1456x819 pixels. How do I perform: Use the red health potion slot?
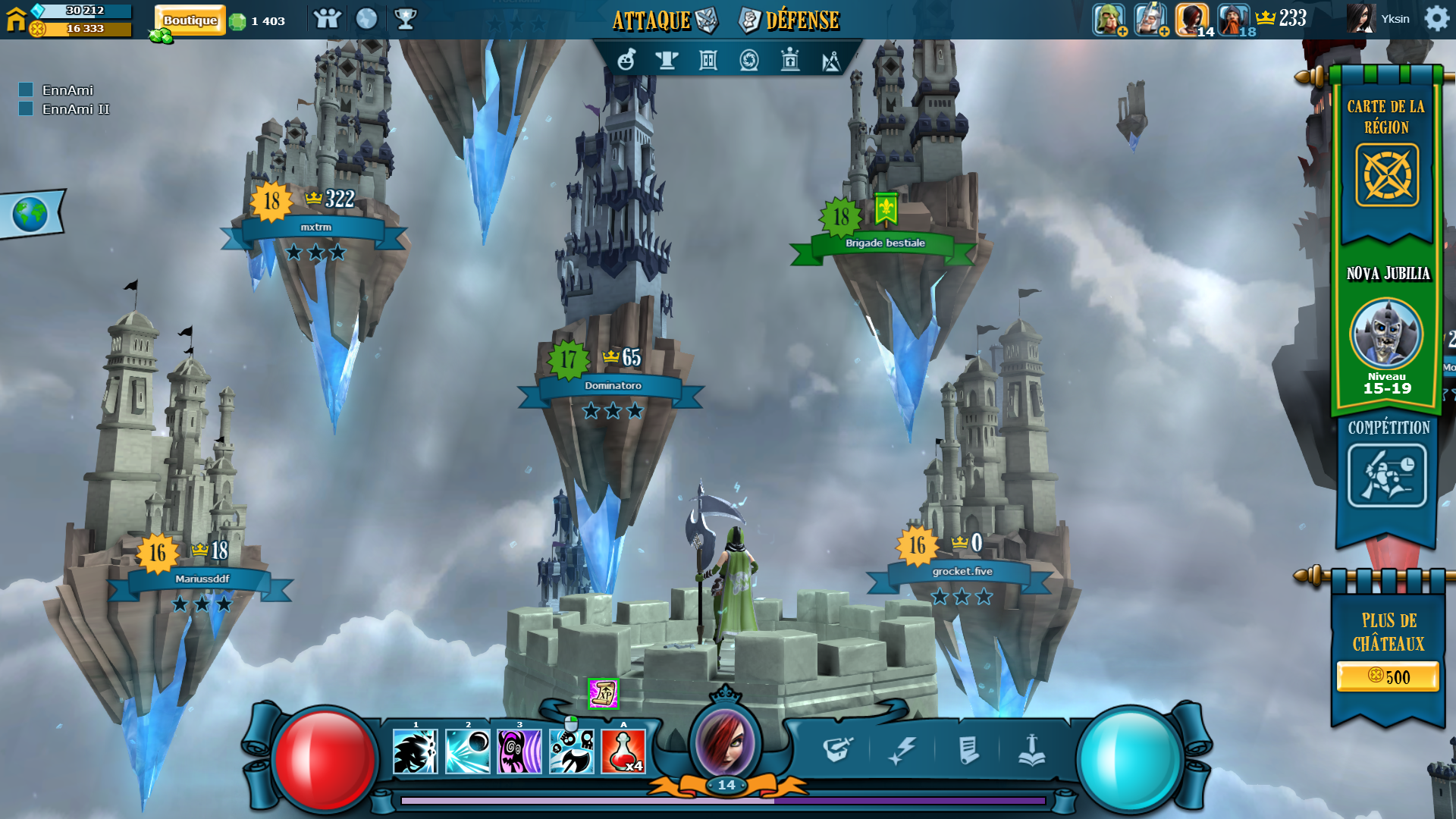(623, 752)
